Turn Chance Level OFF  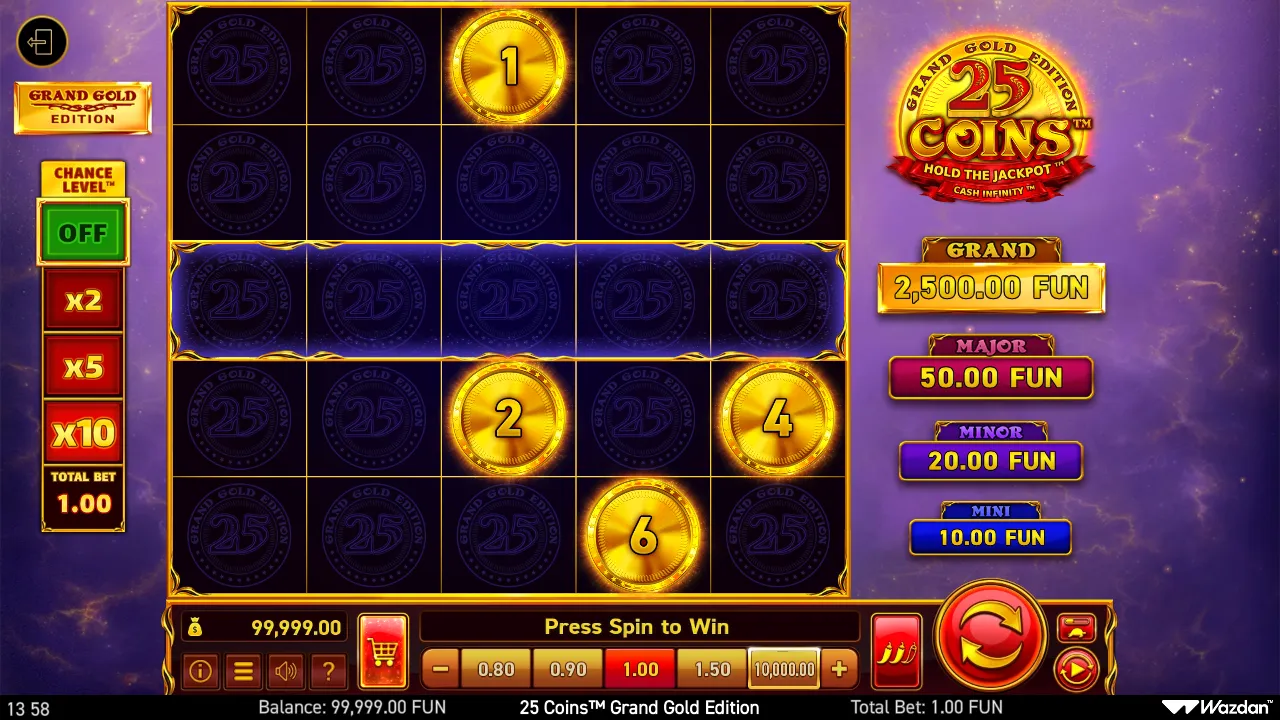click(x=83, y=232)
